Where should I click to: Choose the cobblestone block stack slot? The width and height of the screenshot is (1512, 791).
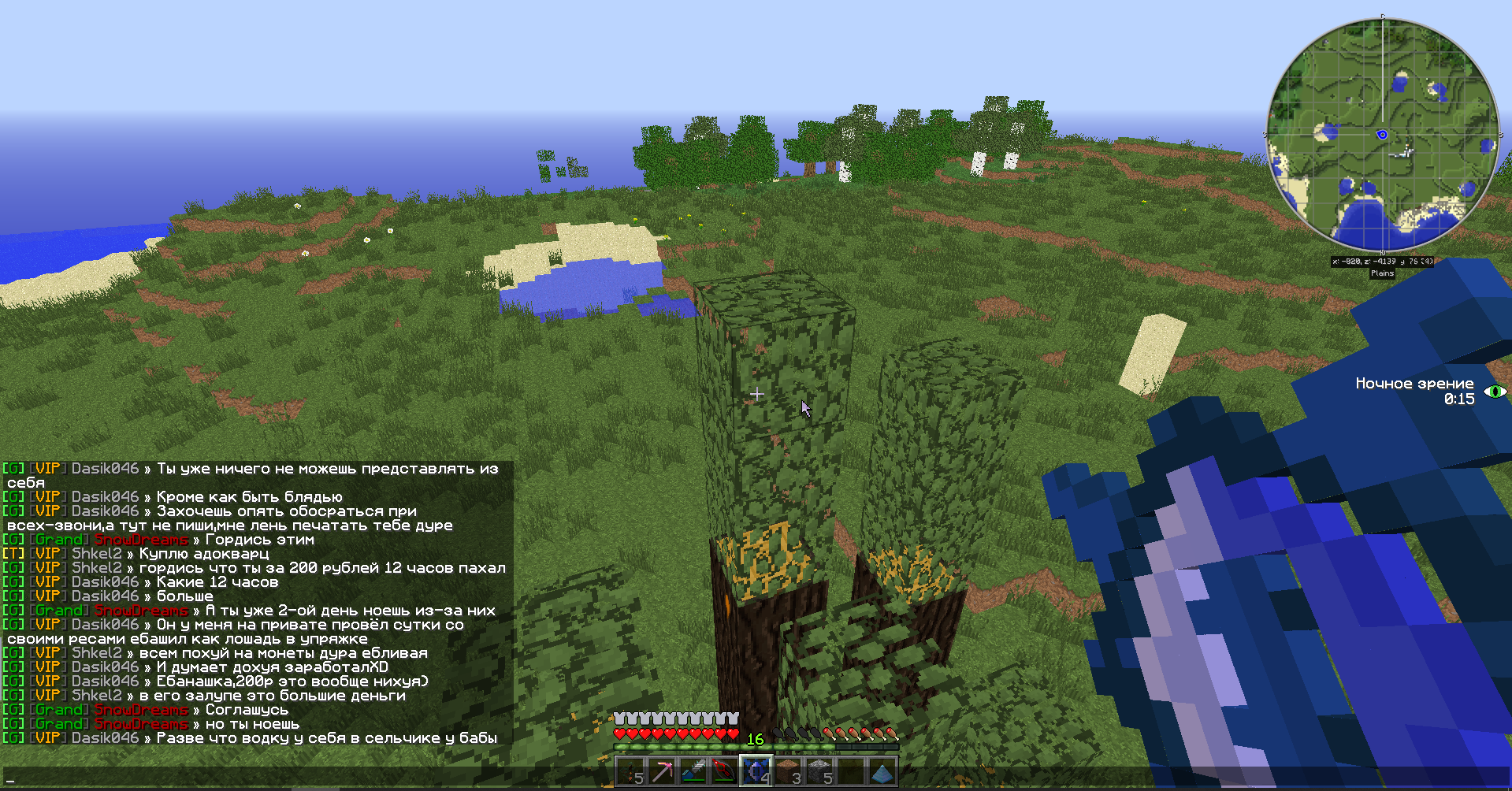click(819, 772)
